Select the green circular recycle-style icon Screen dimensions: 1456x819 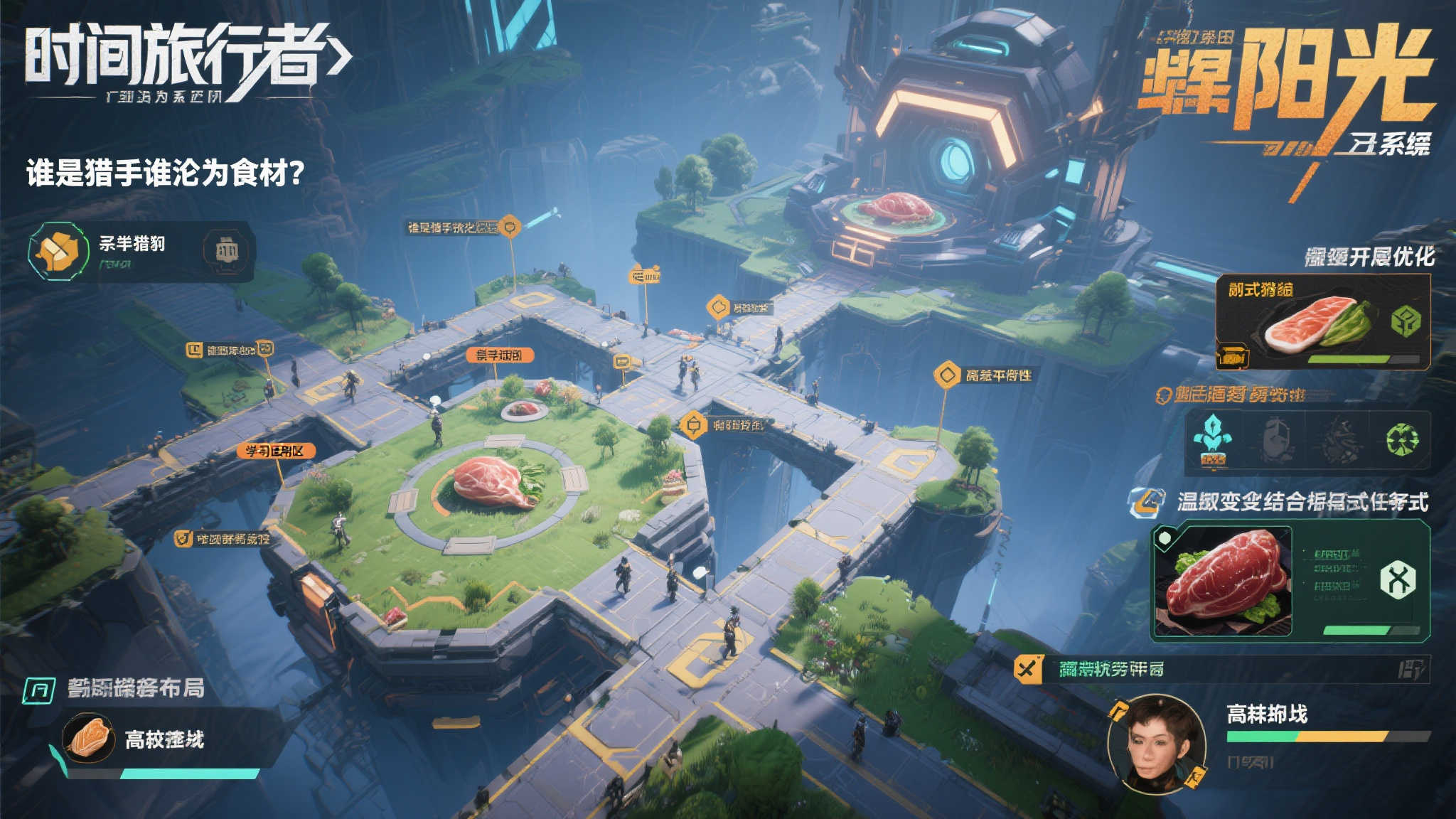(1402, 440)
